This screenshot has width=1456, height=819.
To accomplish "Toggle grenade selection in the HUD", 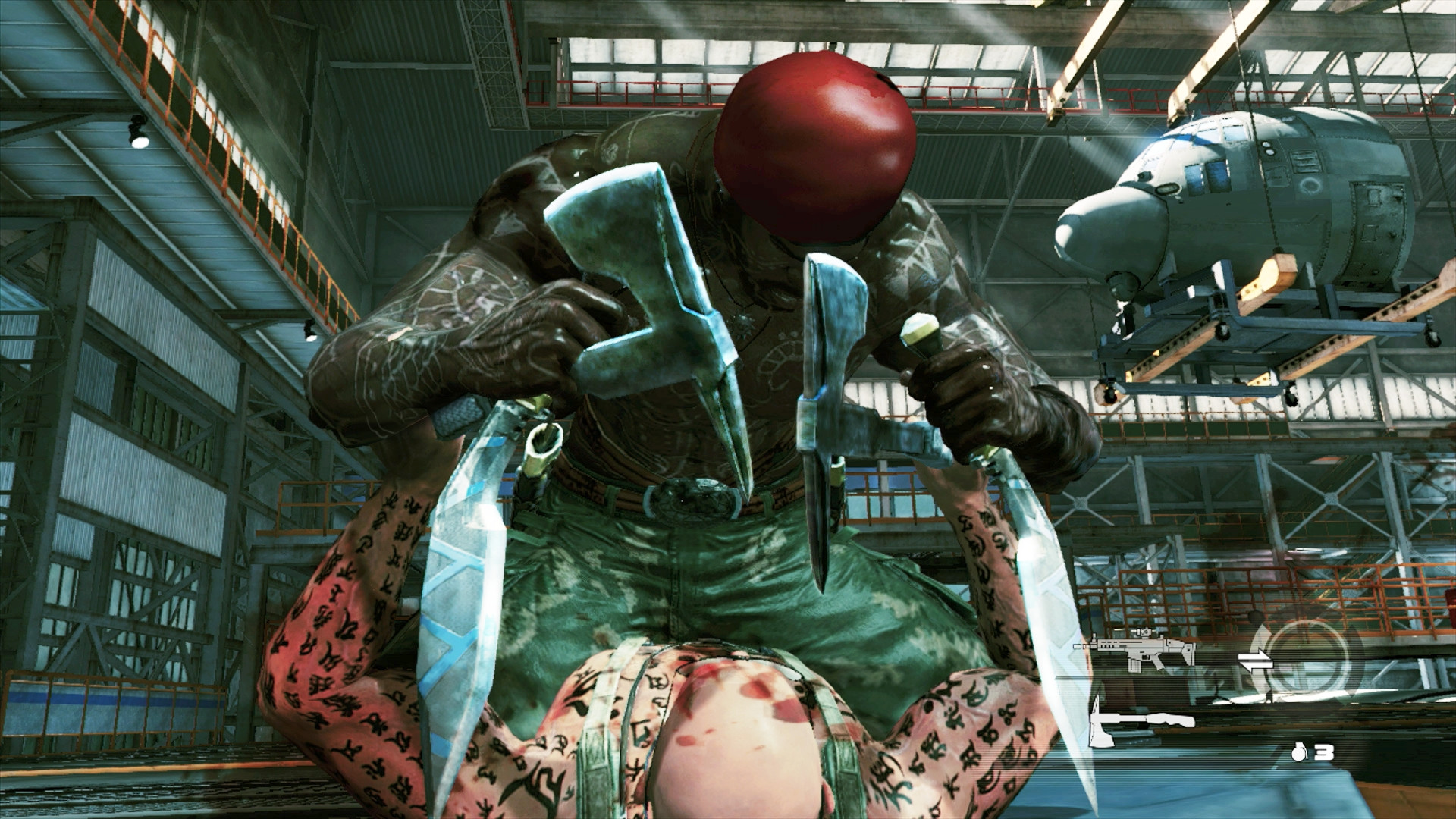I will point(1300,753).
